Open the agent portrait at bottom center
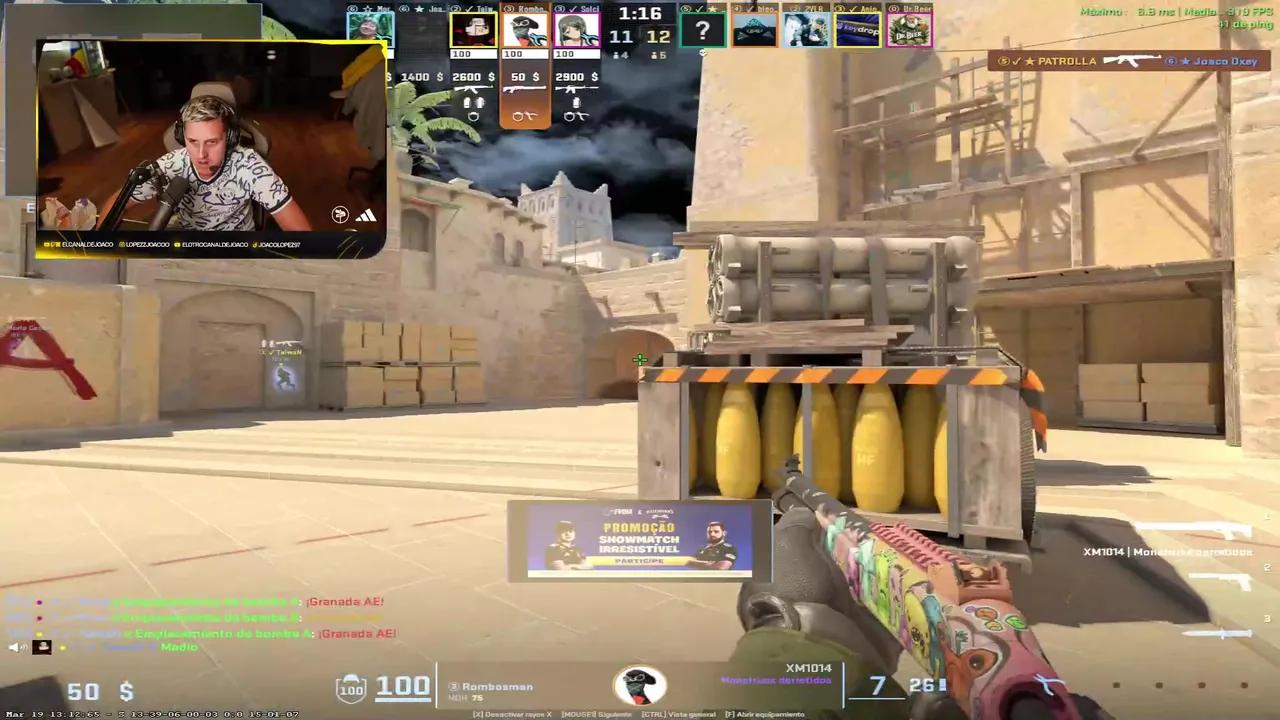 (640, 686)
